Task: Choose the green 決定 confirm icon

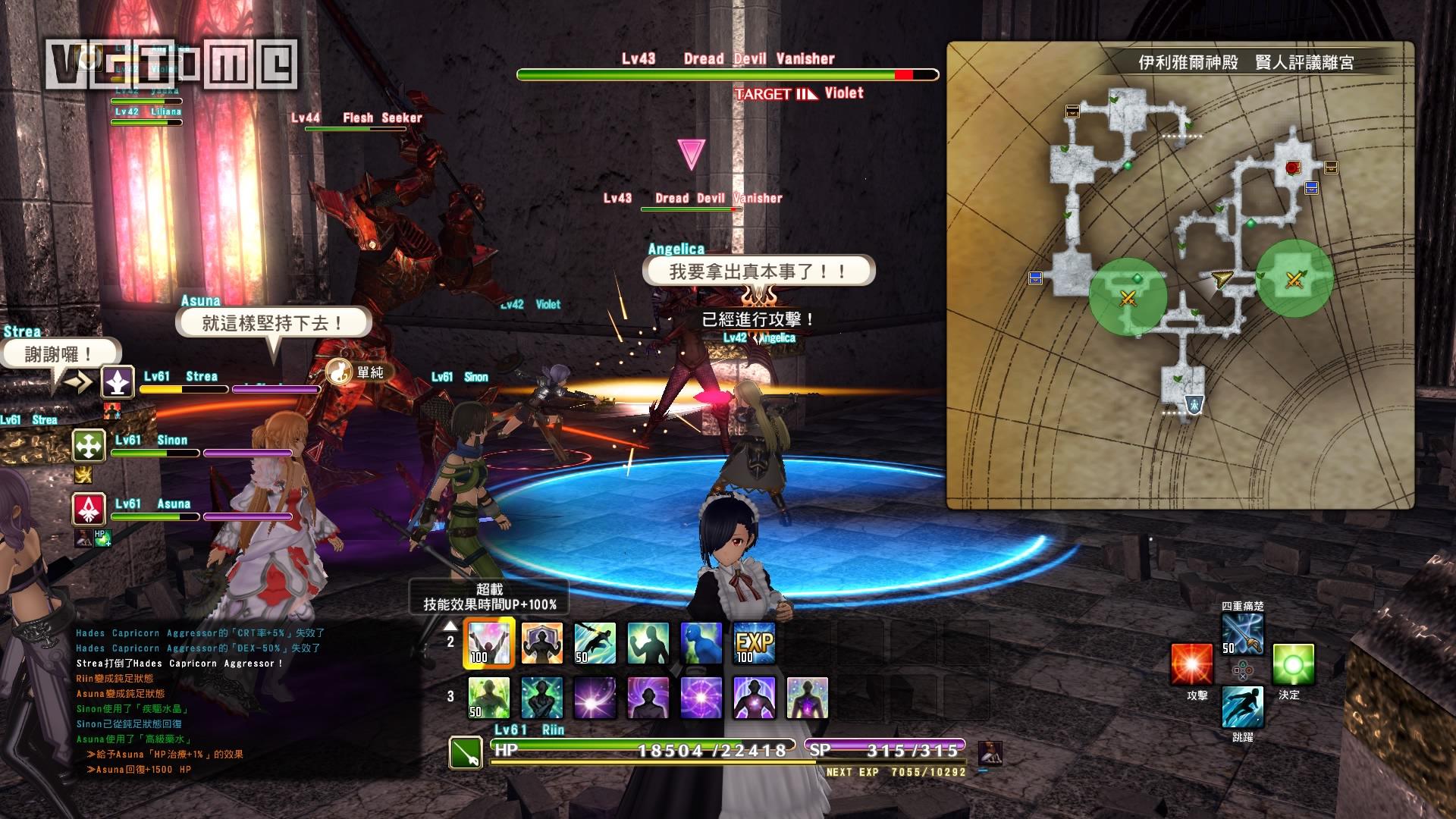Action: click(x=1293, y=665)
